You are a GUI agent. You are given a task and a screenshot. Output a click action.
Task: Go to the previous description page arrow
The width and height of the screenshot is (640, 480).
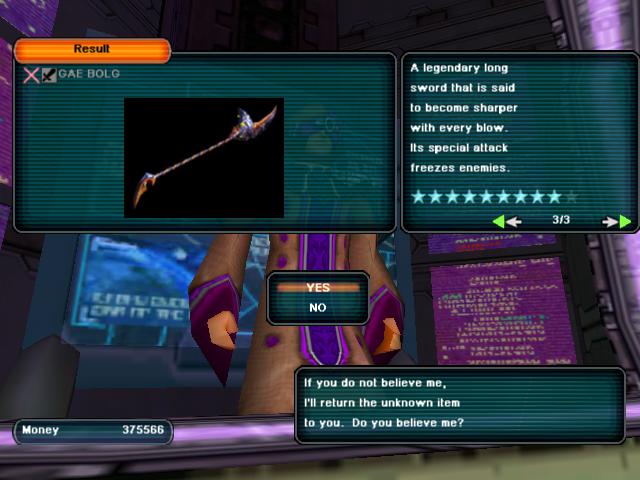coord(507,221)
